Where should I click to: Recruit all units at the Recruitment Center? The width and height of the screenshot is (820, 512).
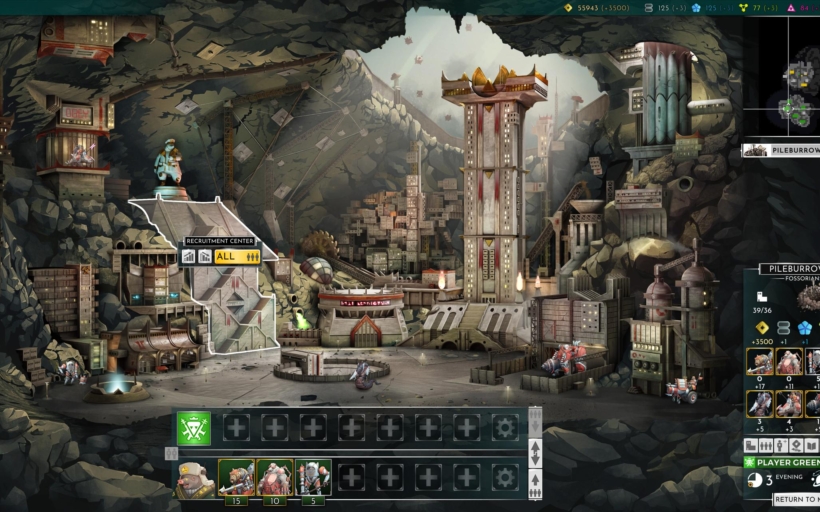coord(238,257)
